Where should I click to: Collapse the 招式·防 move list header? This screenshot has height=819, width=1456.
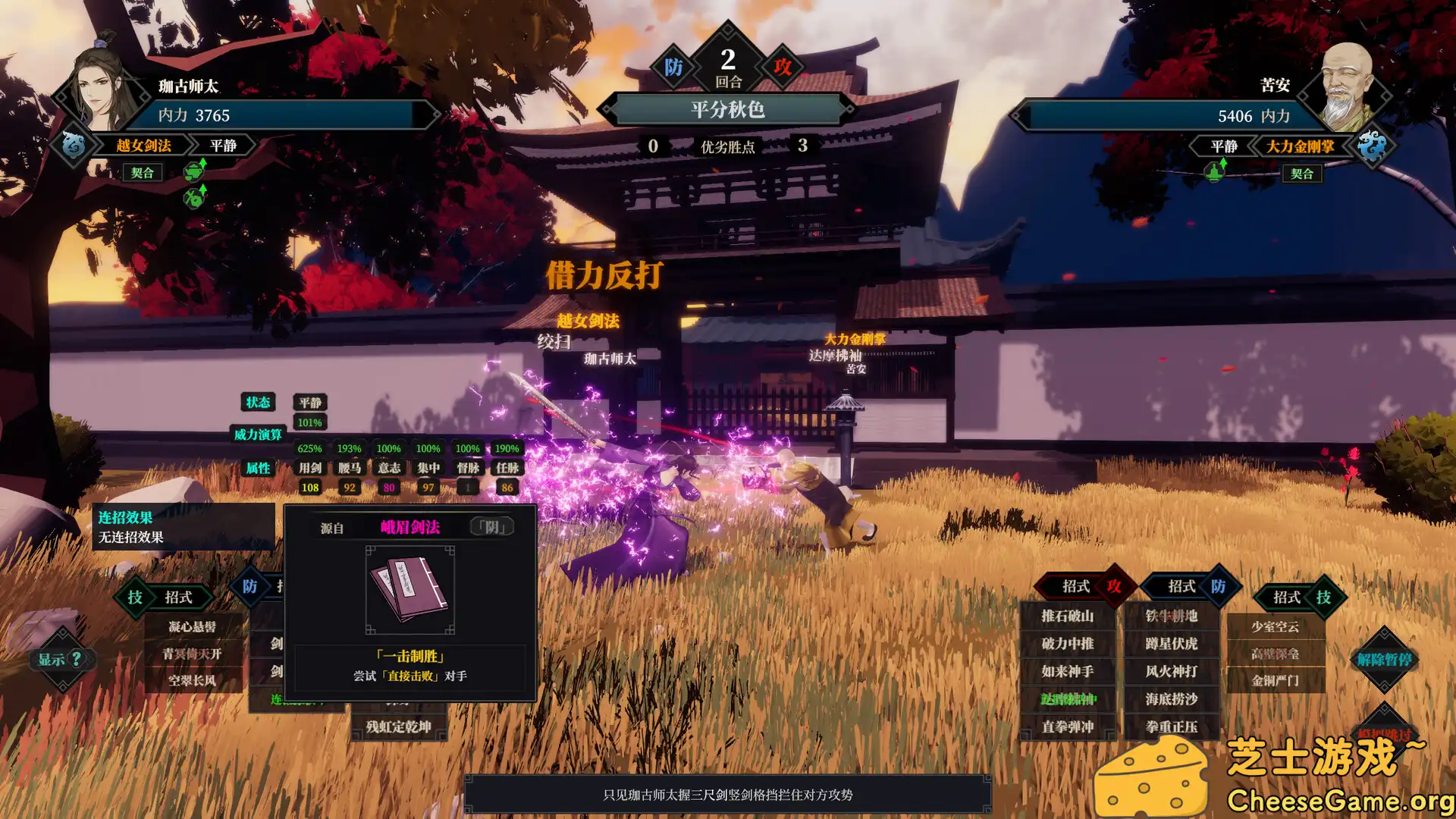coord(1181,586)
